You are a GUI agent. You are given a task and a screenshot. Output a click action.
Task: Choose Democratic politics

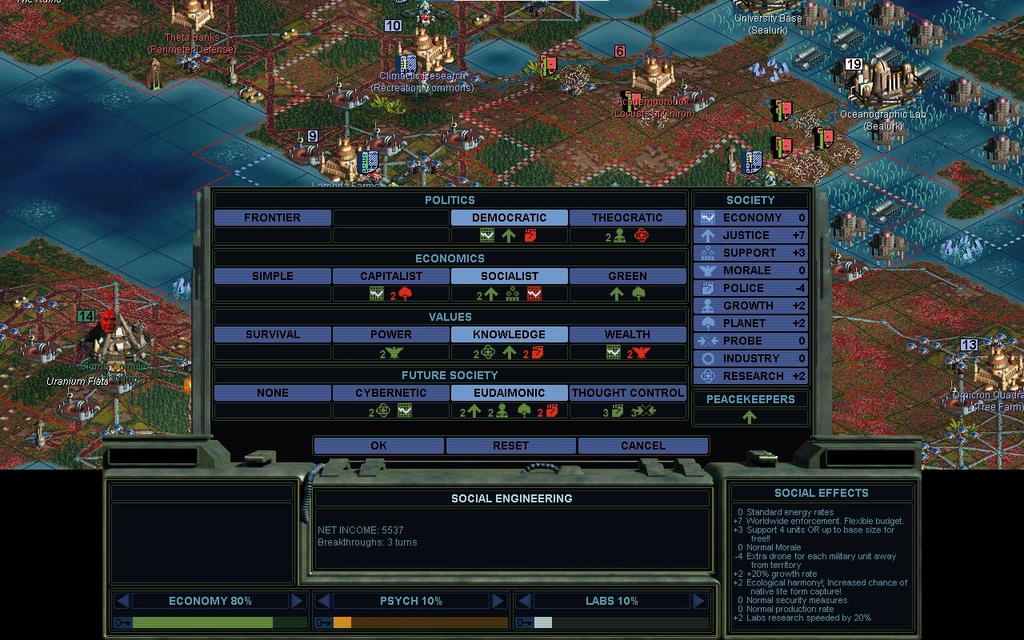tap(509, 217)
